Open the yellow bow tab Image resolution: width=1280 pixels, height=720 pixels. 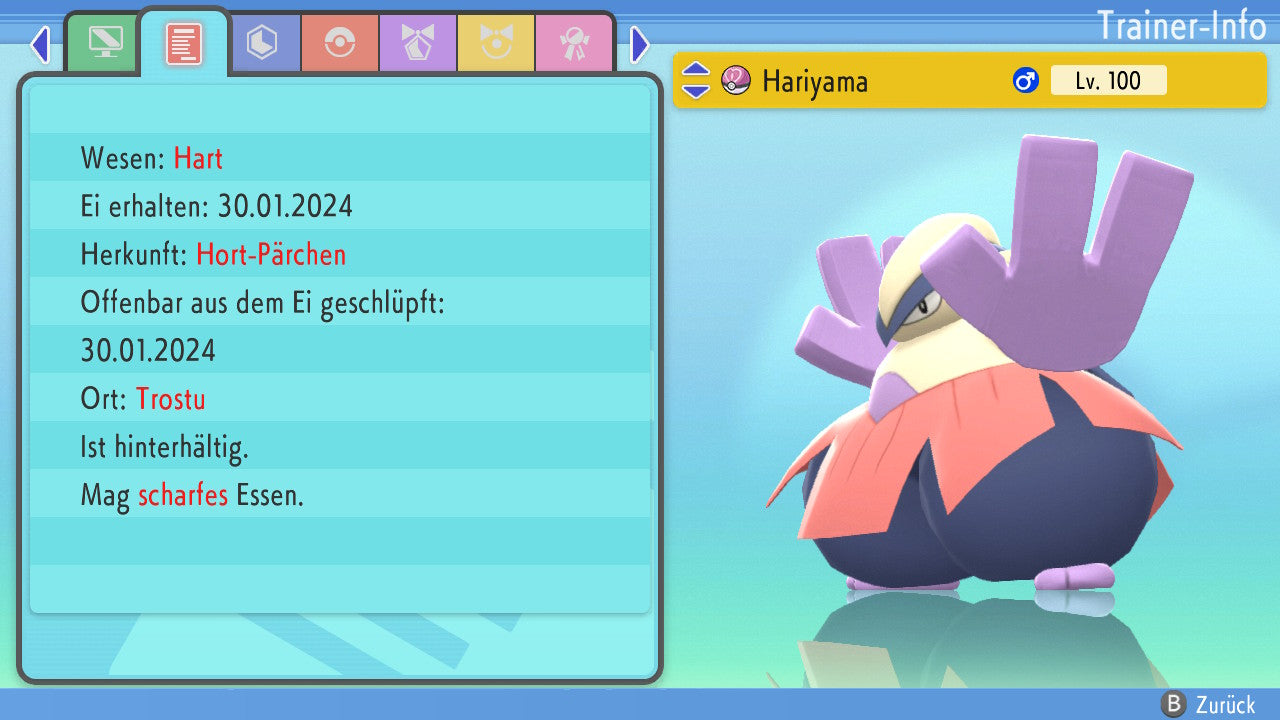[x=496, y=43]
